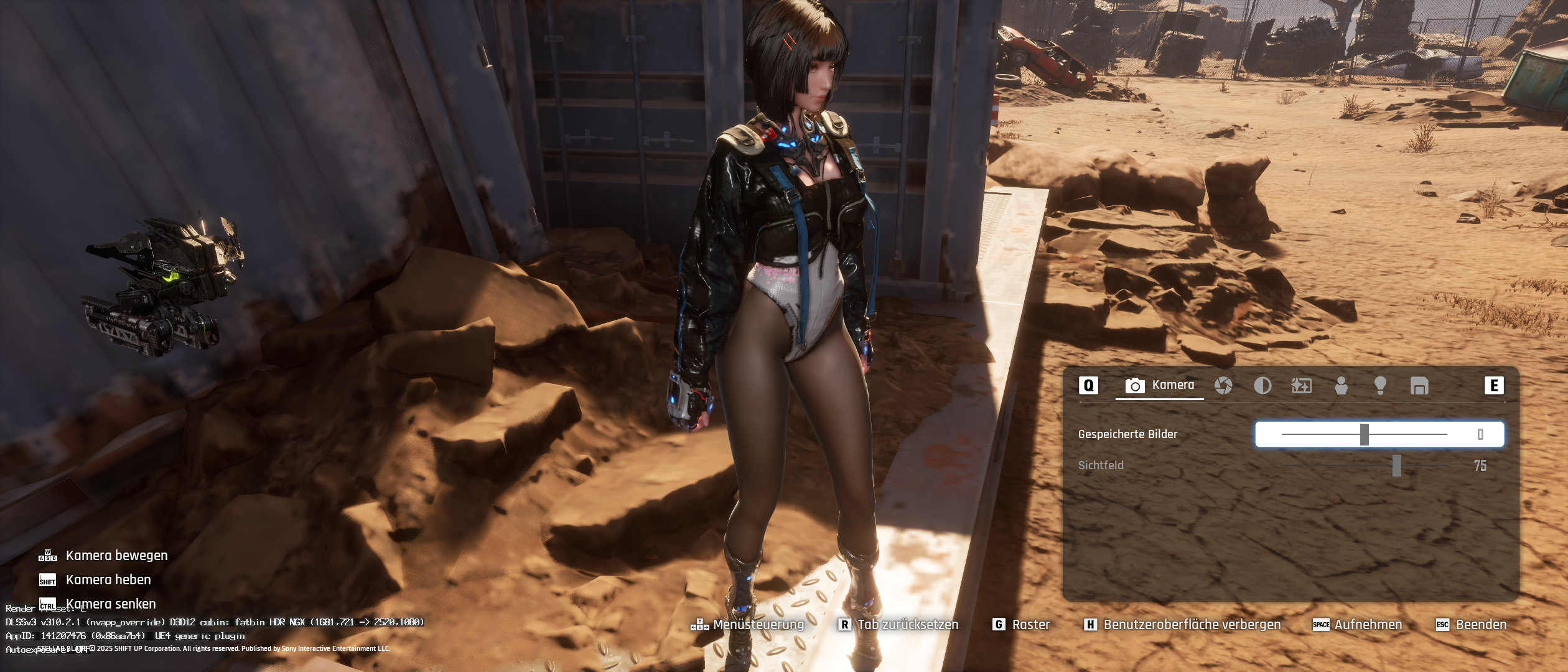
Task: Exit photo mode via Beenden
Action: click(x=1471, y=624)
